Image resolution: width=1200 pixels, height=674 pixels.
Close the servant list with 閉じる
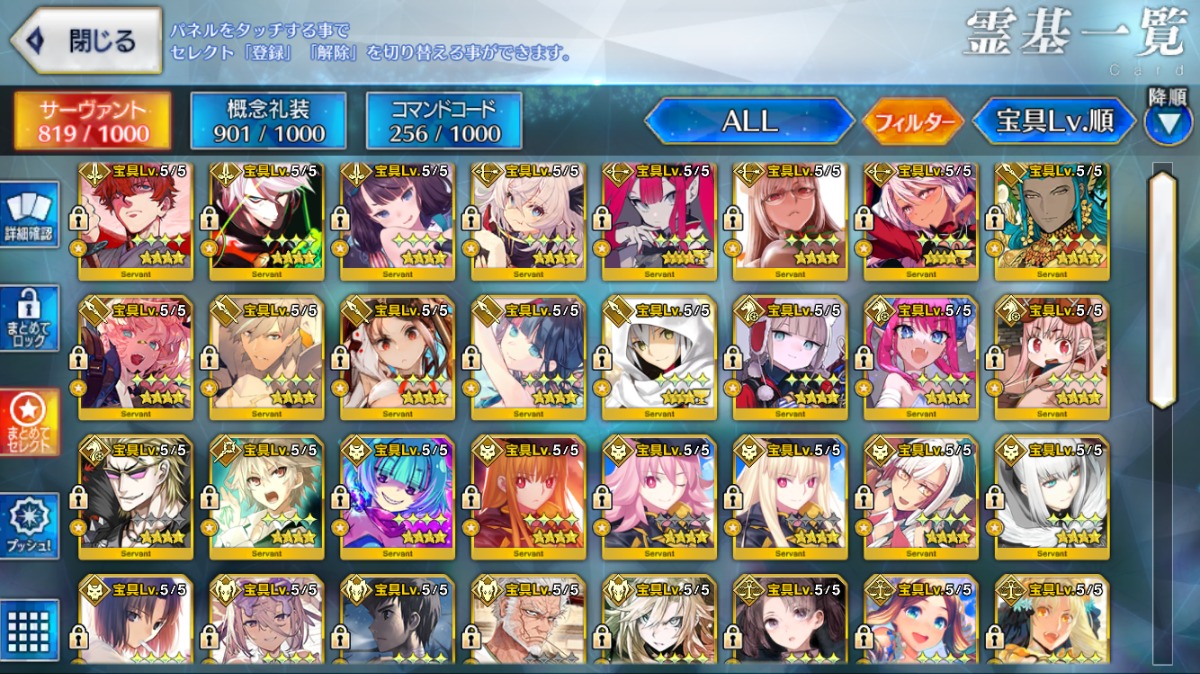pyautogui.click(x=86, y=41)
